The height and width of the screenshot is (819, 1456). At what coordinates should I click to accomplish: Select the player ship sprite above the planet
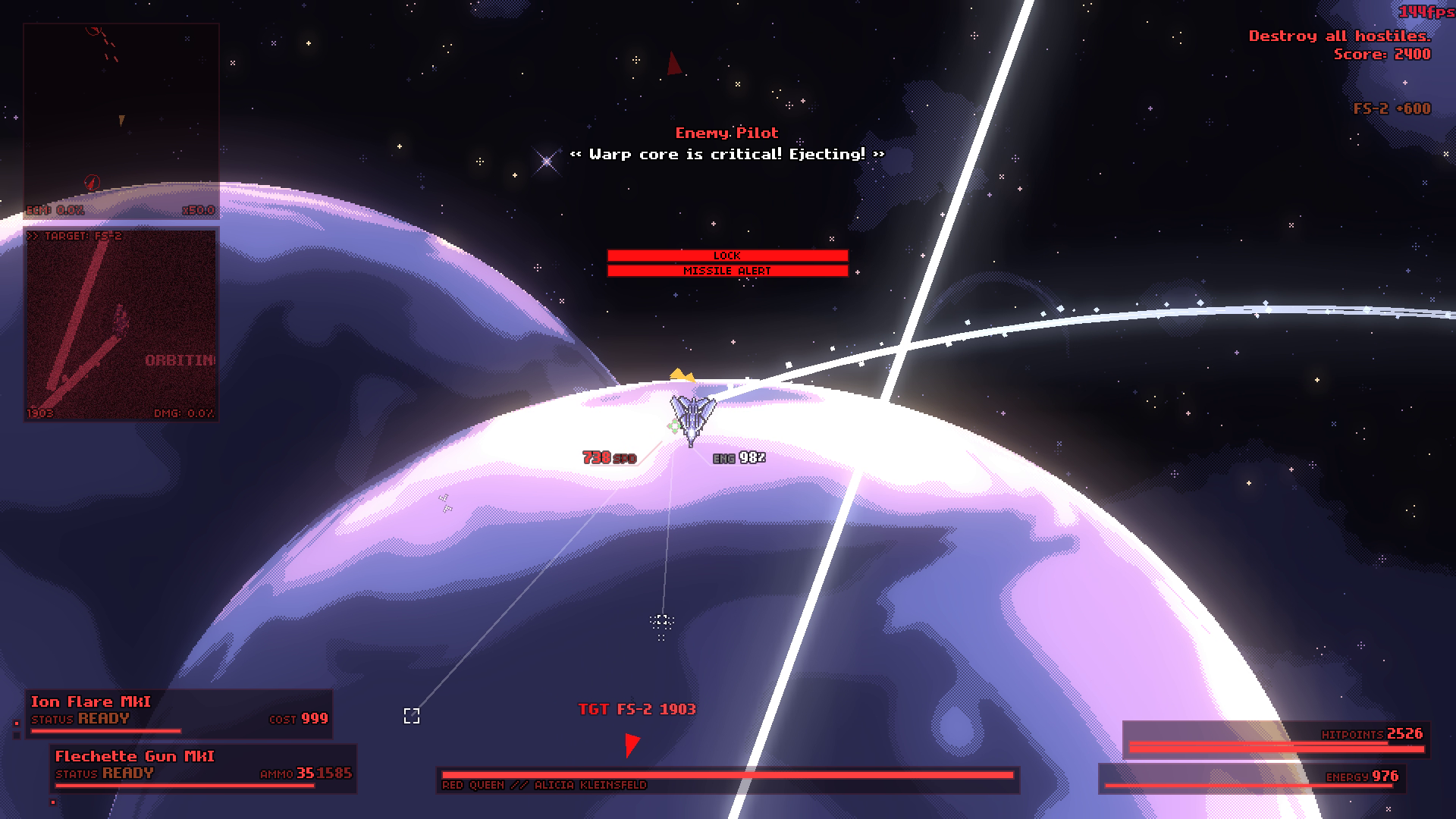[x=692, y=416]
